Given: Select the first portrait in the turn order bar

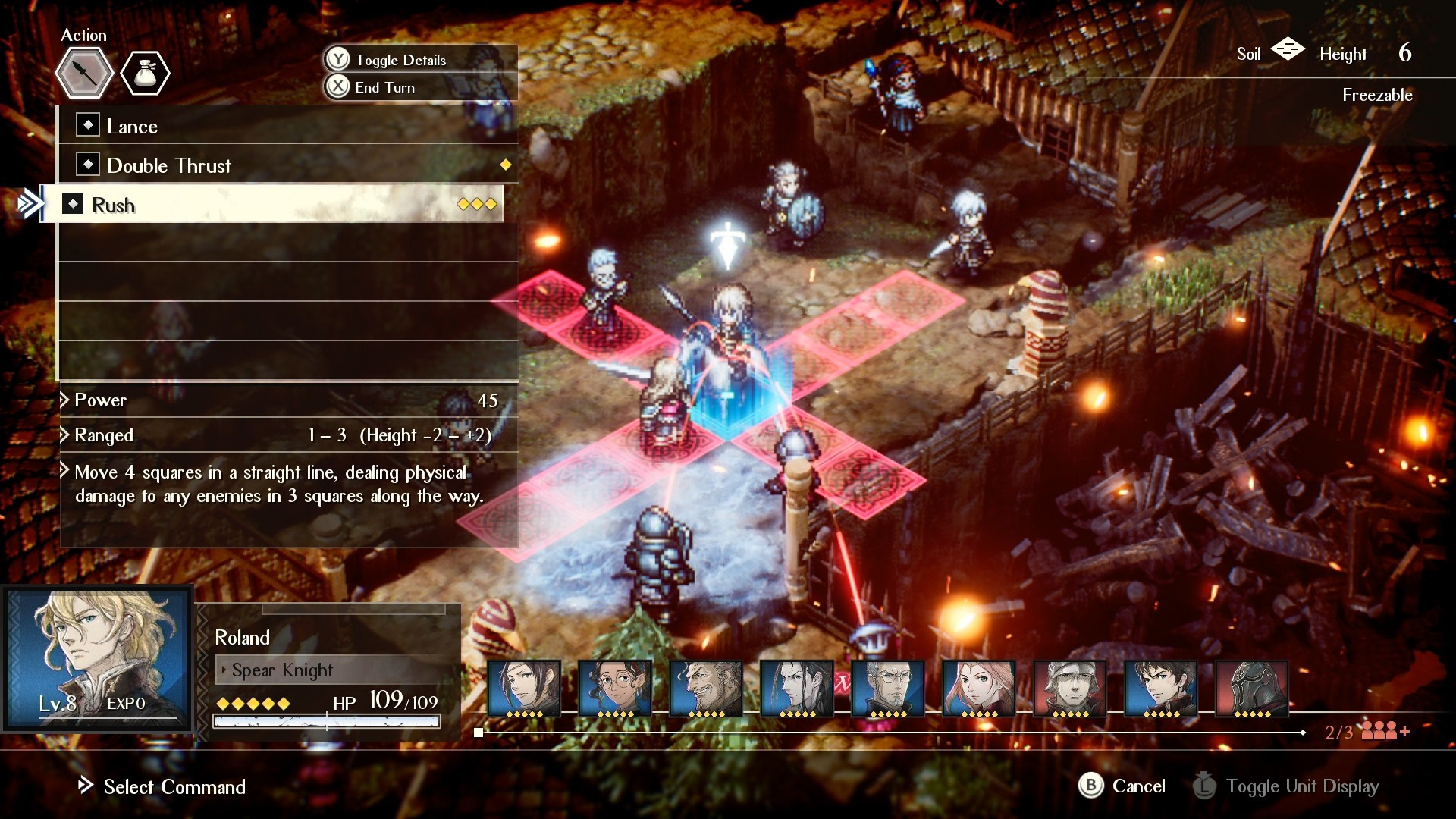Looking at the screenshot, I should [x=524, y=687].
